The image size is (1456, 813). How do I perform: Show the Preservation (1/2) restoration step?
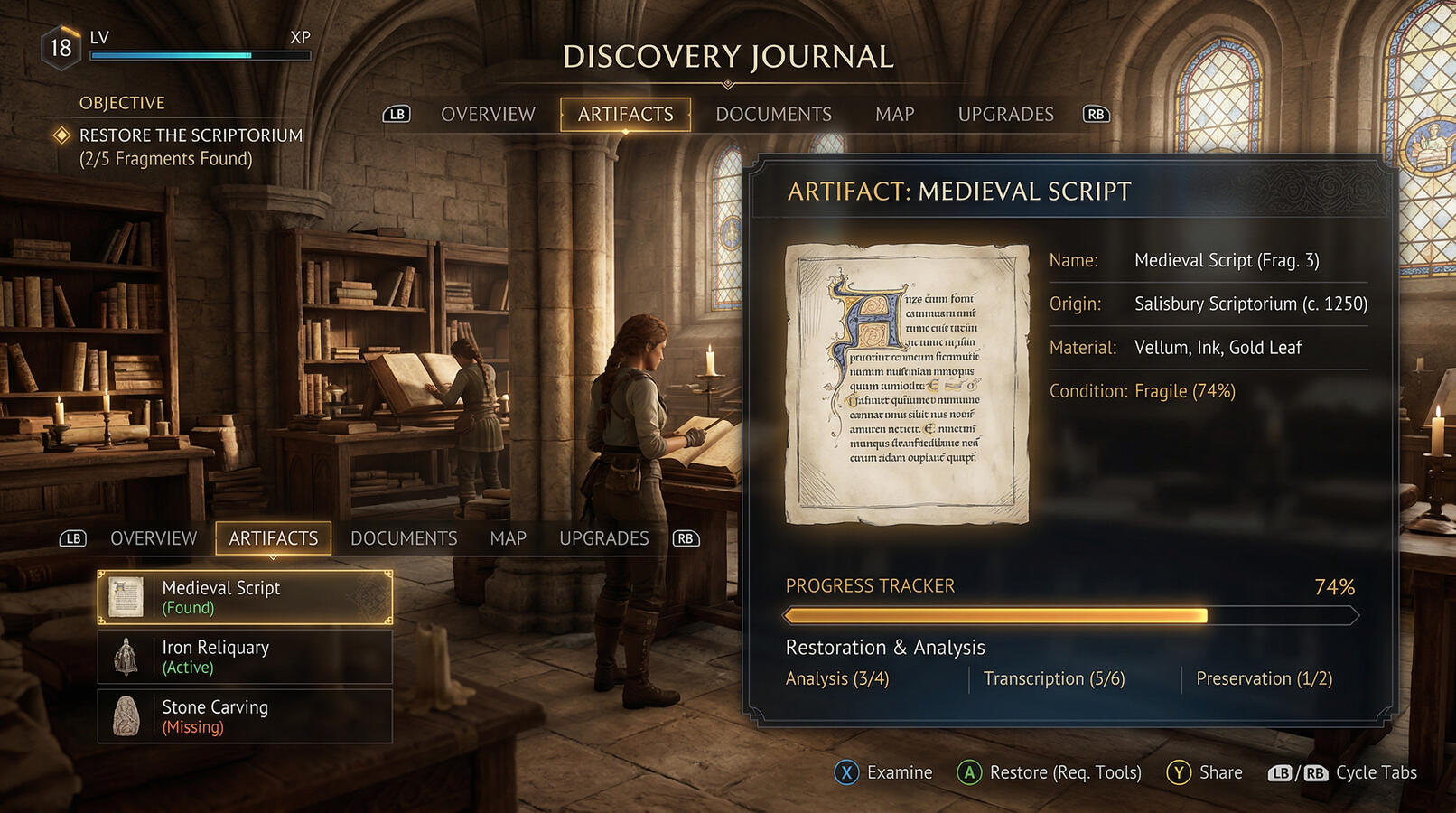(x=1264, y=678)
